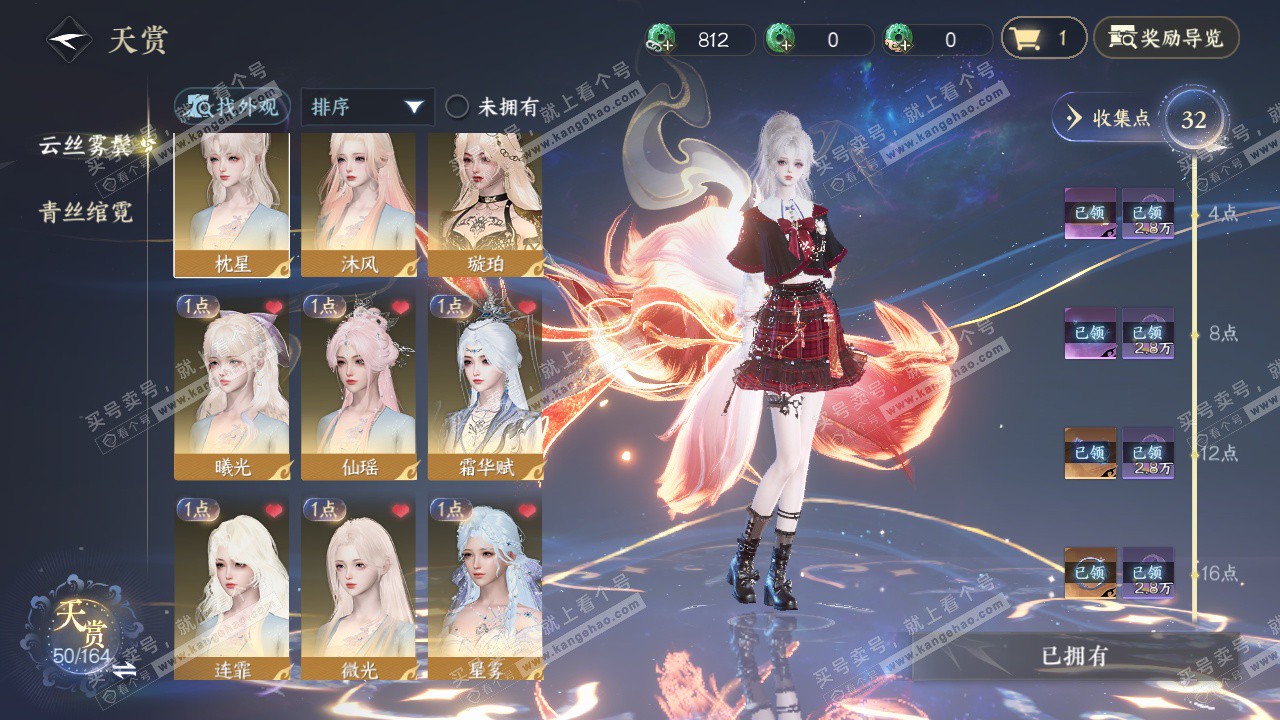The image size is (1280, 720).
Task: Select the 枕星 hairstyle card
Action: click(x=232, y=205)
